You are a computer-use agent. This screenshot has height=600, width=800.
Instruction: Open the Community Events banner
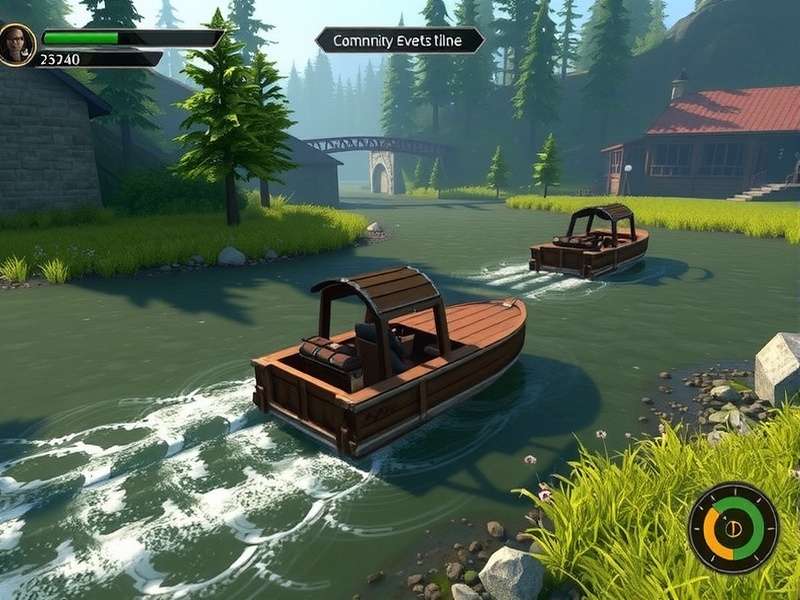(x=399, y=40)
